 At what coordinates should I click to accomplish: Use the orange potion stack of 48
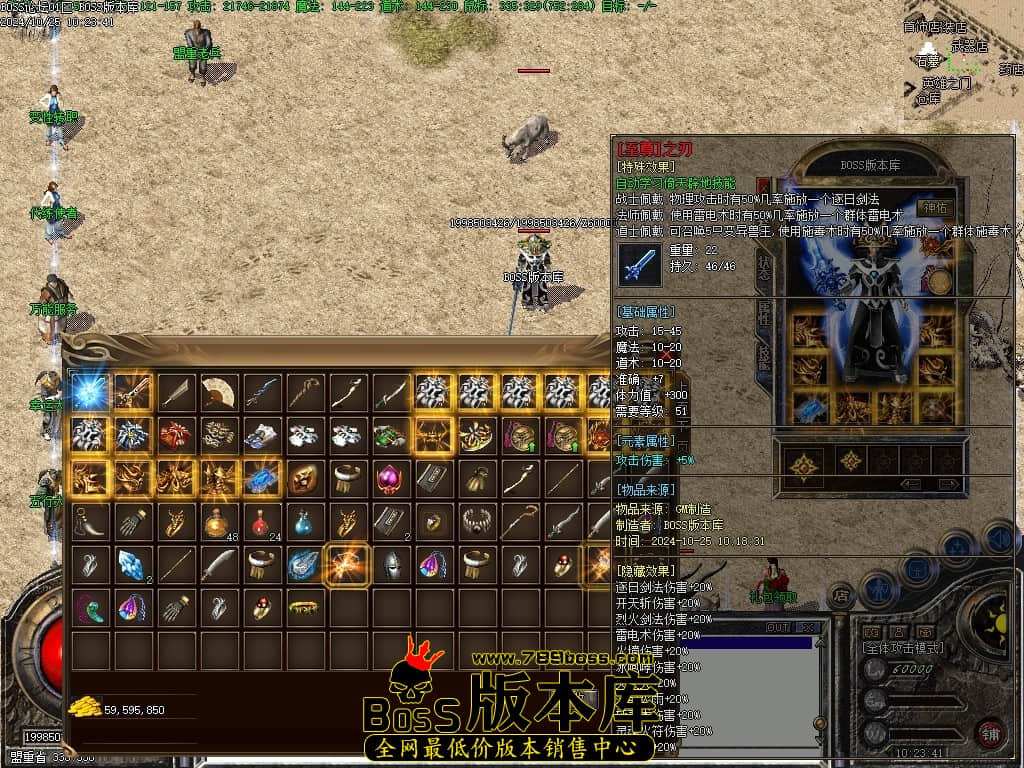pyautogui.click(x=219, y=521)
